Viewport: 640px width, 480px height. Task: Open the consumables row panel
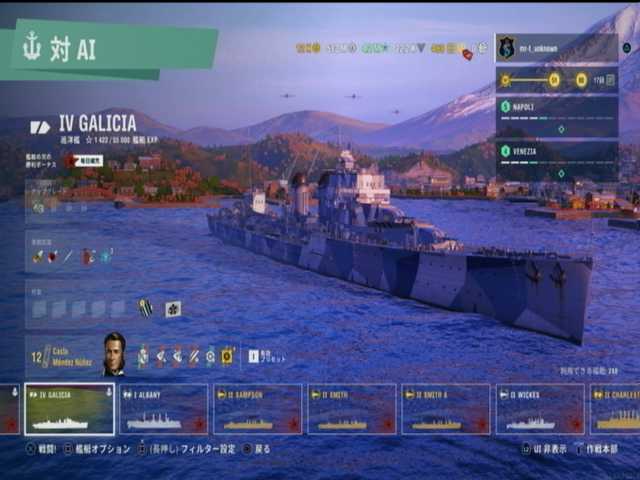(80, 256)
